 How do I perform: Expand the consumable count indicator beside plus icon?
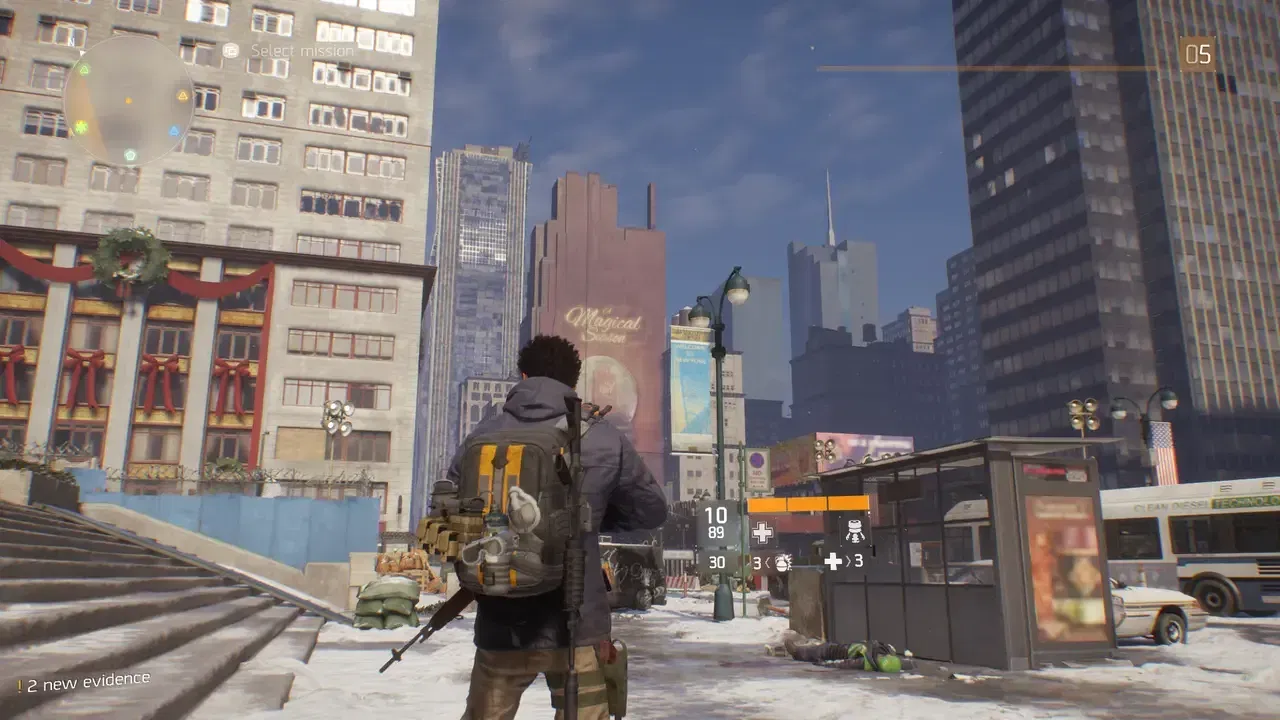tap(857, 562)
